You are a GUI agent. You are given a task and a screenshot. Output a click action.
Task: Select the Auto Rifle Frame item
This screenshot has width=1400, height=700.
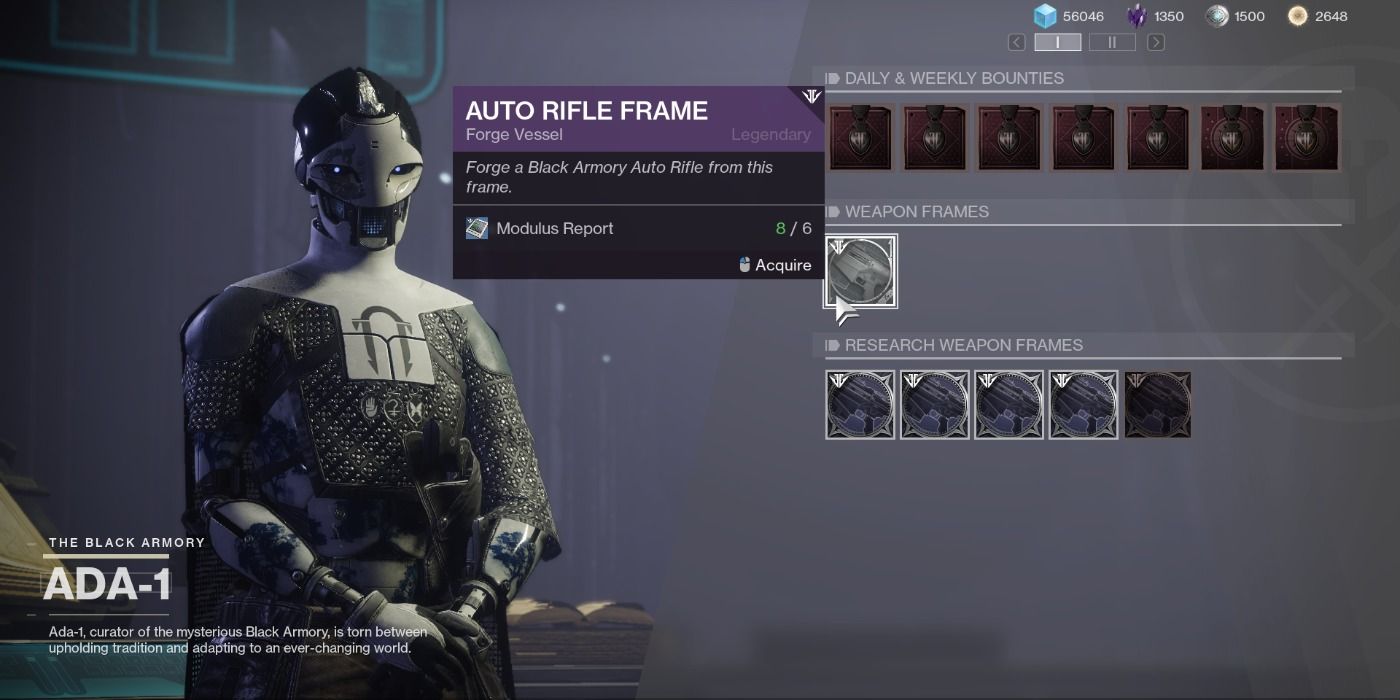click(860, 271)
